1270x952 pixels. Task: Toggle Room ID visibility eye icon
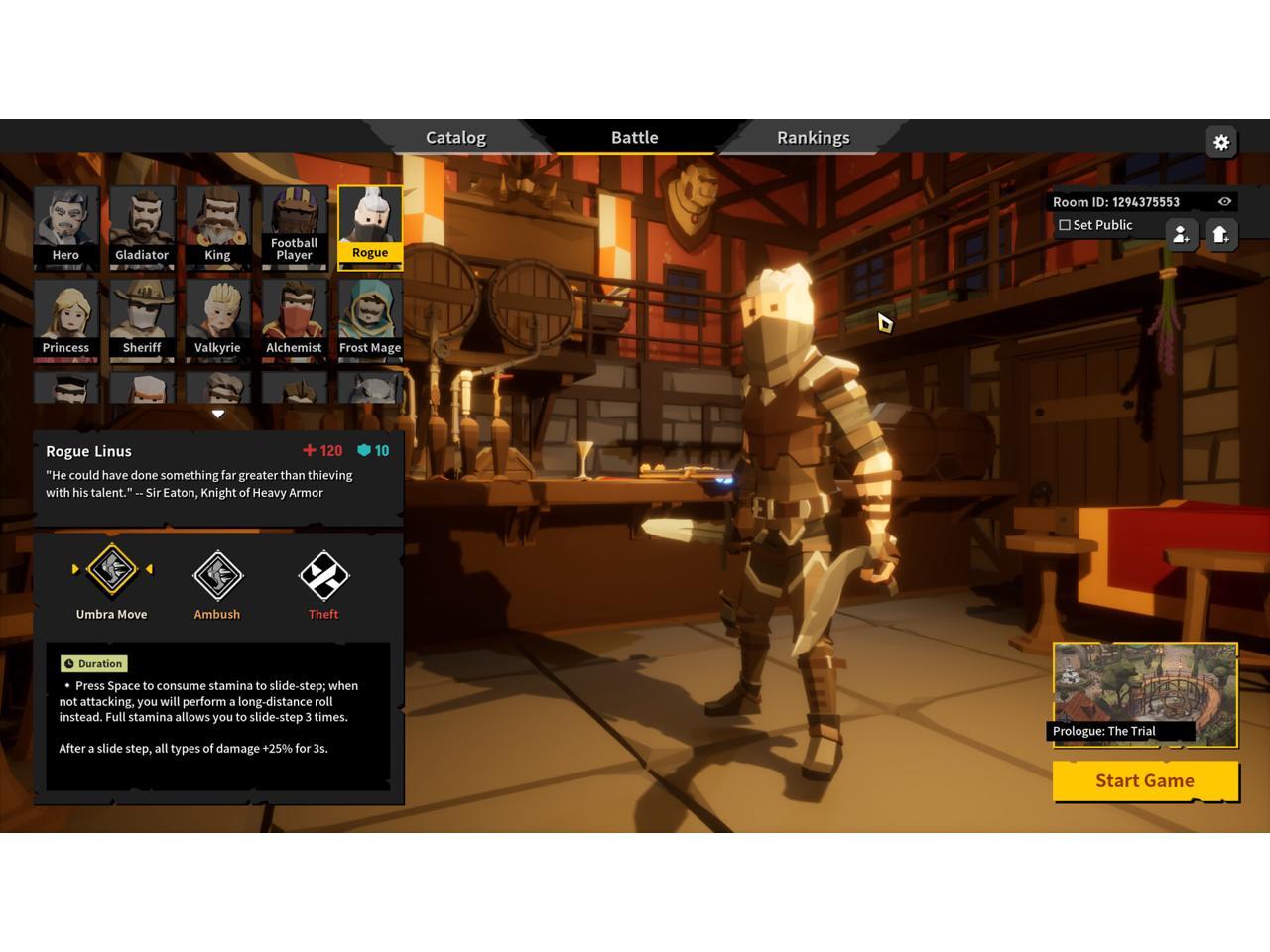click(1224, 202)
